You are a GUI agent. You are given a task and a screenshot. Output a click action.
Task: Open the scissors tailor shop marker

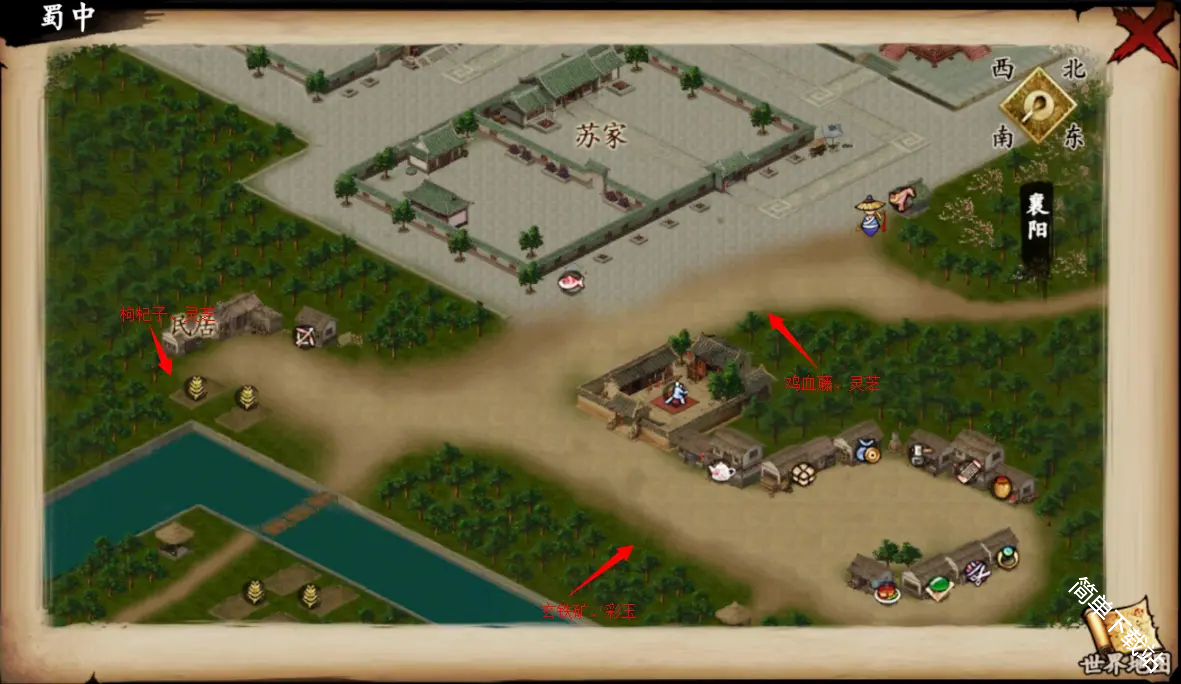point(976,572)
